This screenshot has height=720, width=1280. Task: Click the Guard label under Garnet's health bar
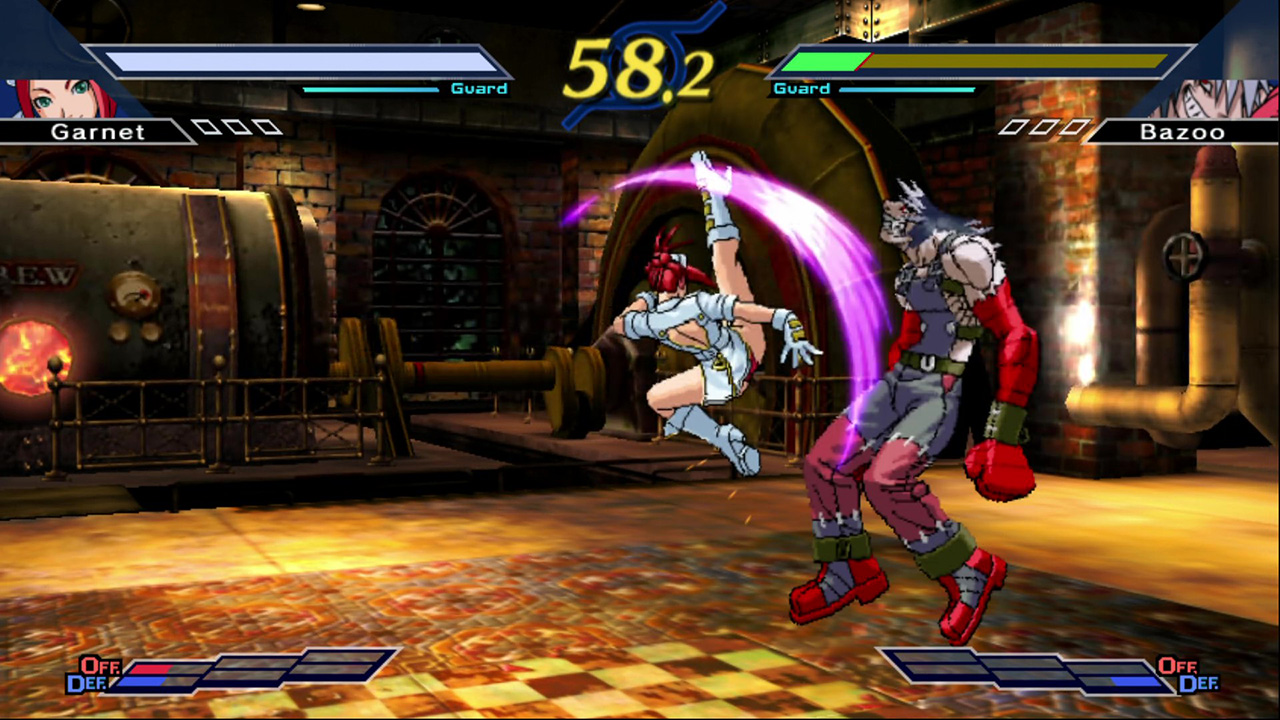(478, 88)
